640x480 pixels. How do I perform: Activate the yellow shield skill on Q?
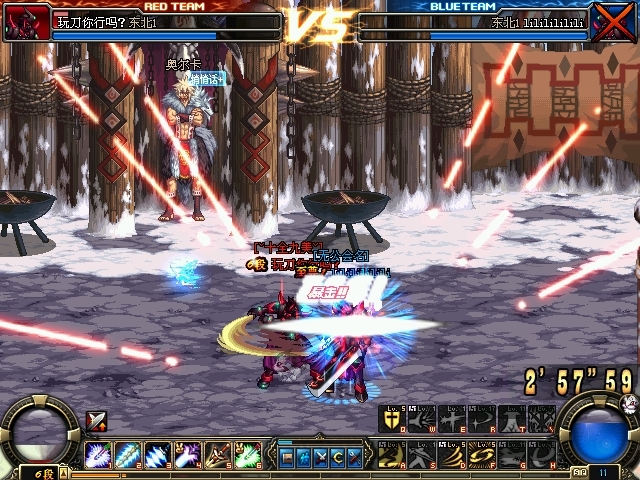393,419
